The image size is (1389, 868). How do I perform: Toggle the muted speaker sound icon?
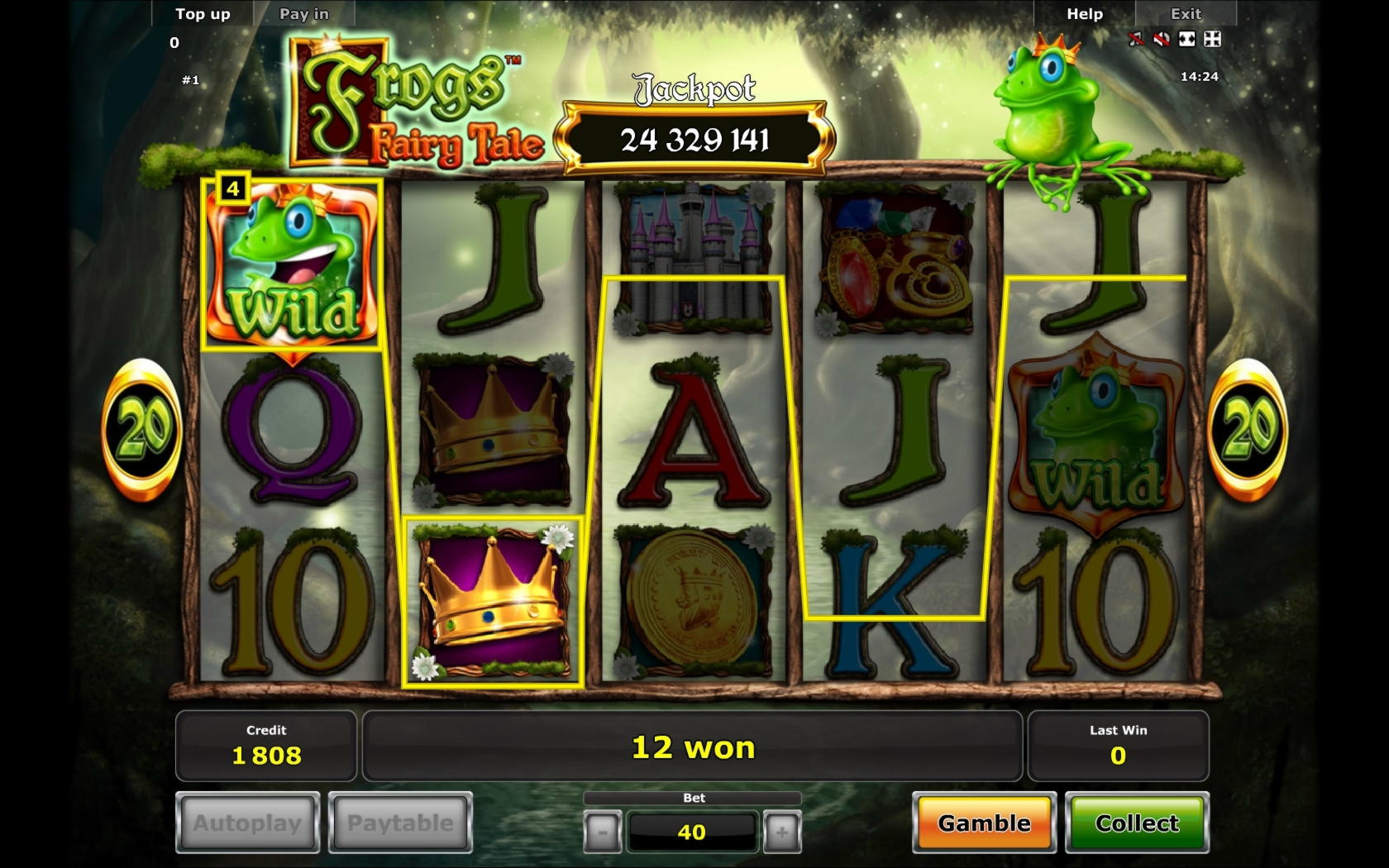[1162, 39]
